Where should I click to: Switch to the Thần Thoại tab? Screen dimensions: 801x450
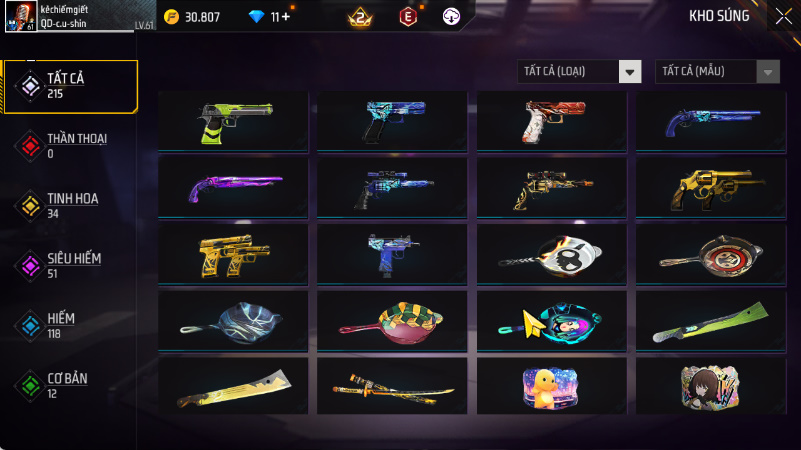click(70, 145)
